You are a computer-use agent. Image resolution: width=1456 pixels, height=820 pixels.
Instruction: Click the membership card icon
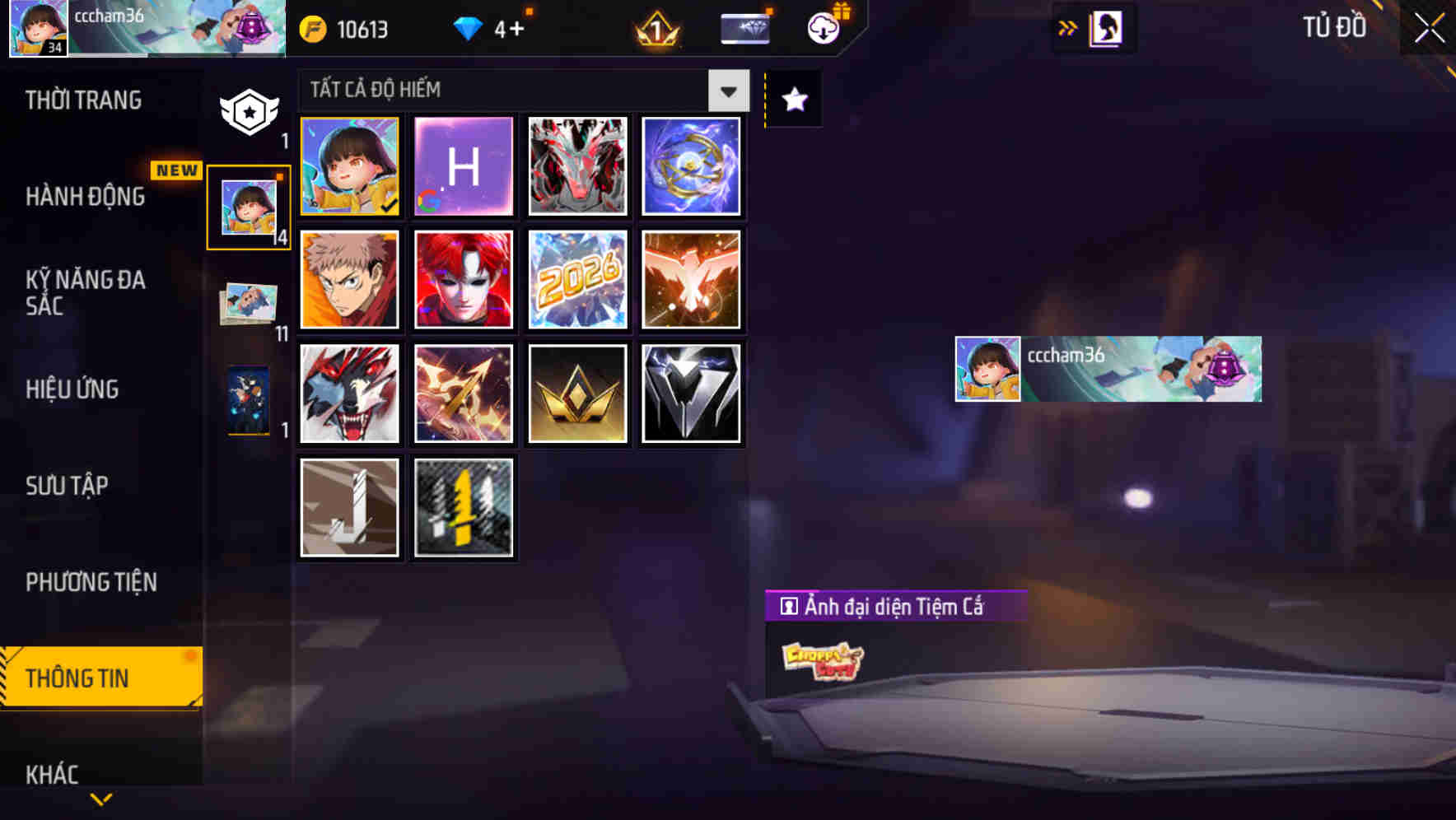pos(744,27)
